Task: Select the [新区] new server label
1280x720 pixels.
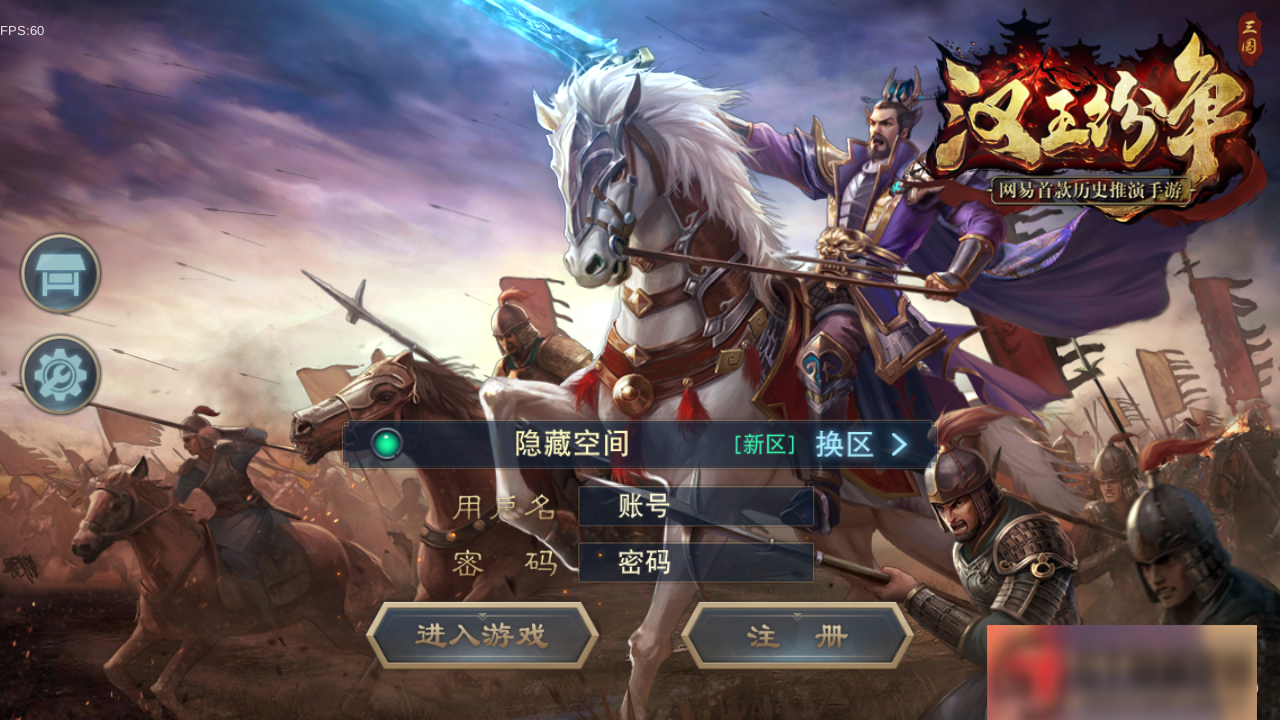Action: 764,443
